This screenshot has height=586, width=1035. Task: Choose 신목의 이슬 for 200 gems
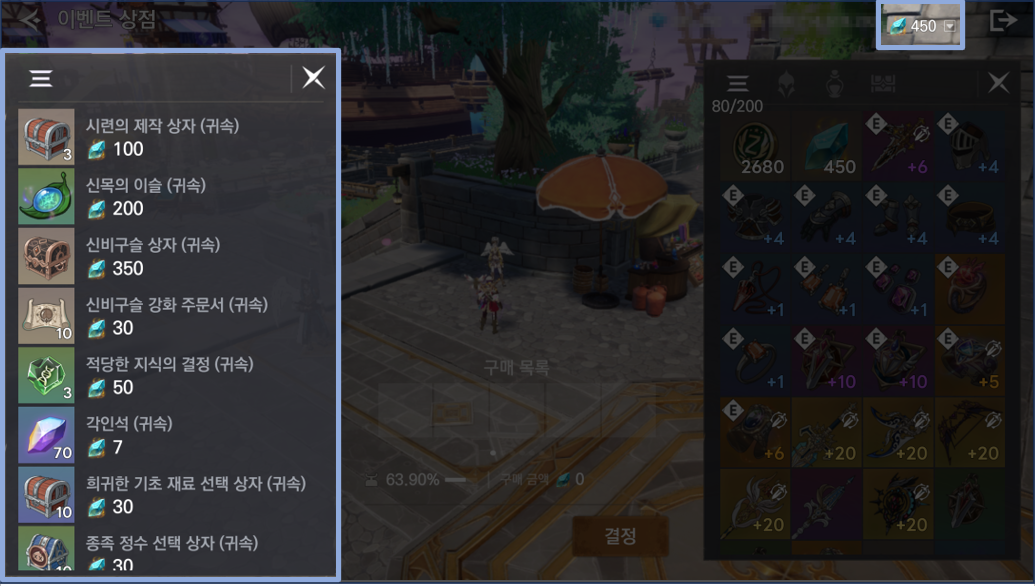click(x=170, y=197)
